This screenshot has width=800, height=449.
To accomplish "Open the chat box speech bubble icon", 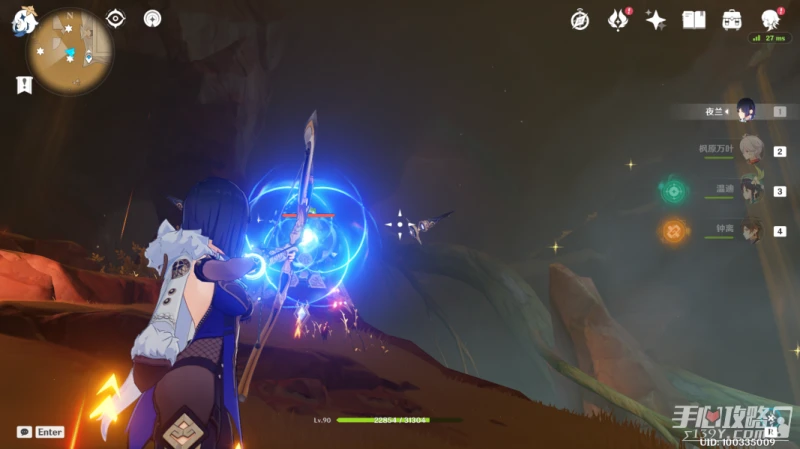I will tap(23, 432).
